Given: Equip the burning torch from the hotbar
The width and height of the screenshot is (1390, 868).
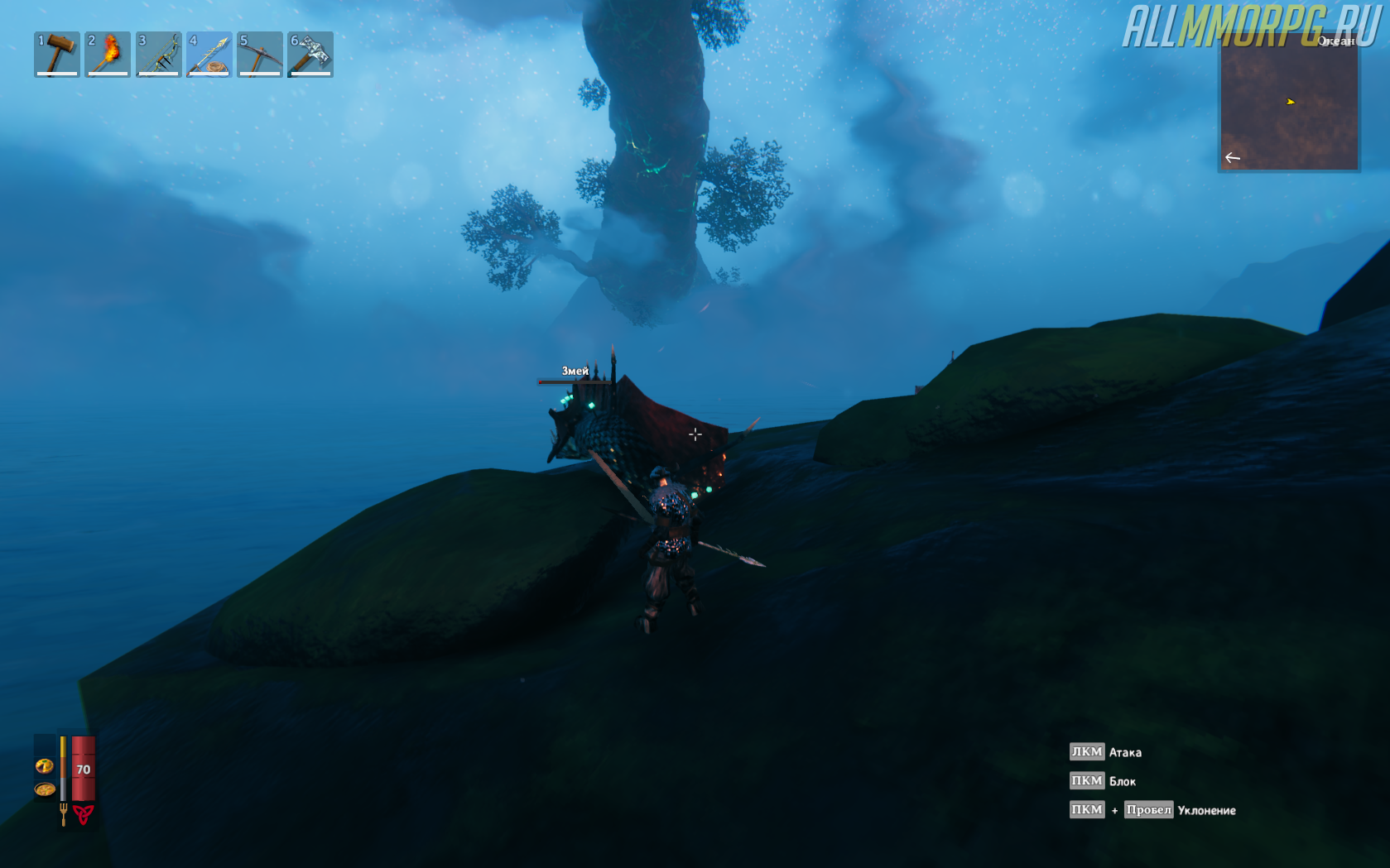Looking at the screenshot, I should (108, 54).
